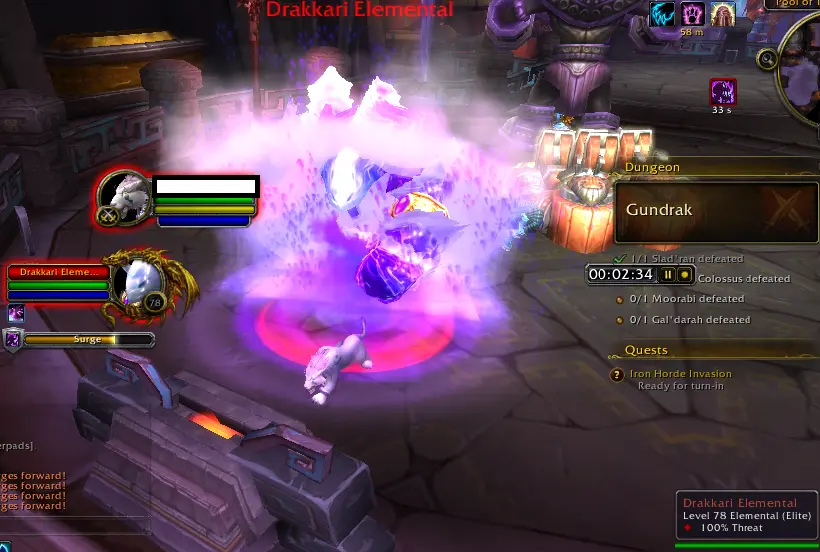Click the Drakkari Elemental tooltip box
This screenshot has width=820, height=552.
pyautogui.click(x=746, y=514)
